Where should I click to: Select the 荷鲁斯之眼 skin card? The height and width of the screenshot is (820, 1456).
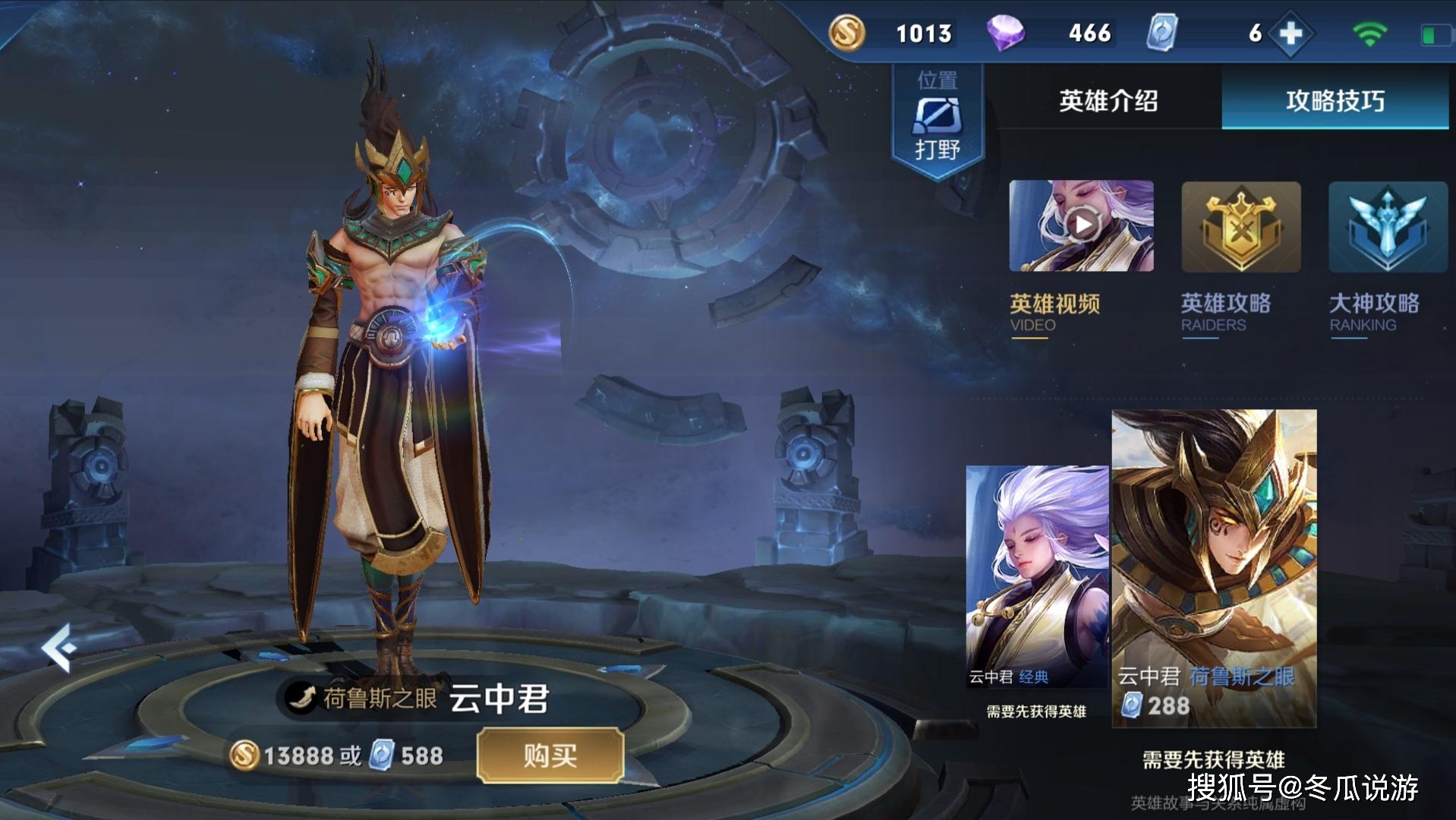(1214, 568)
